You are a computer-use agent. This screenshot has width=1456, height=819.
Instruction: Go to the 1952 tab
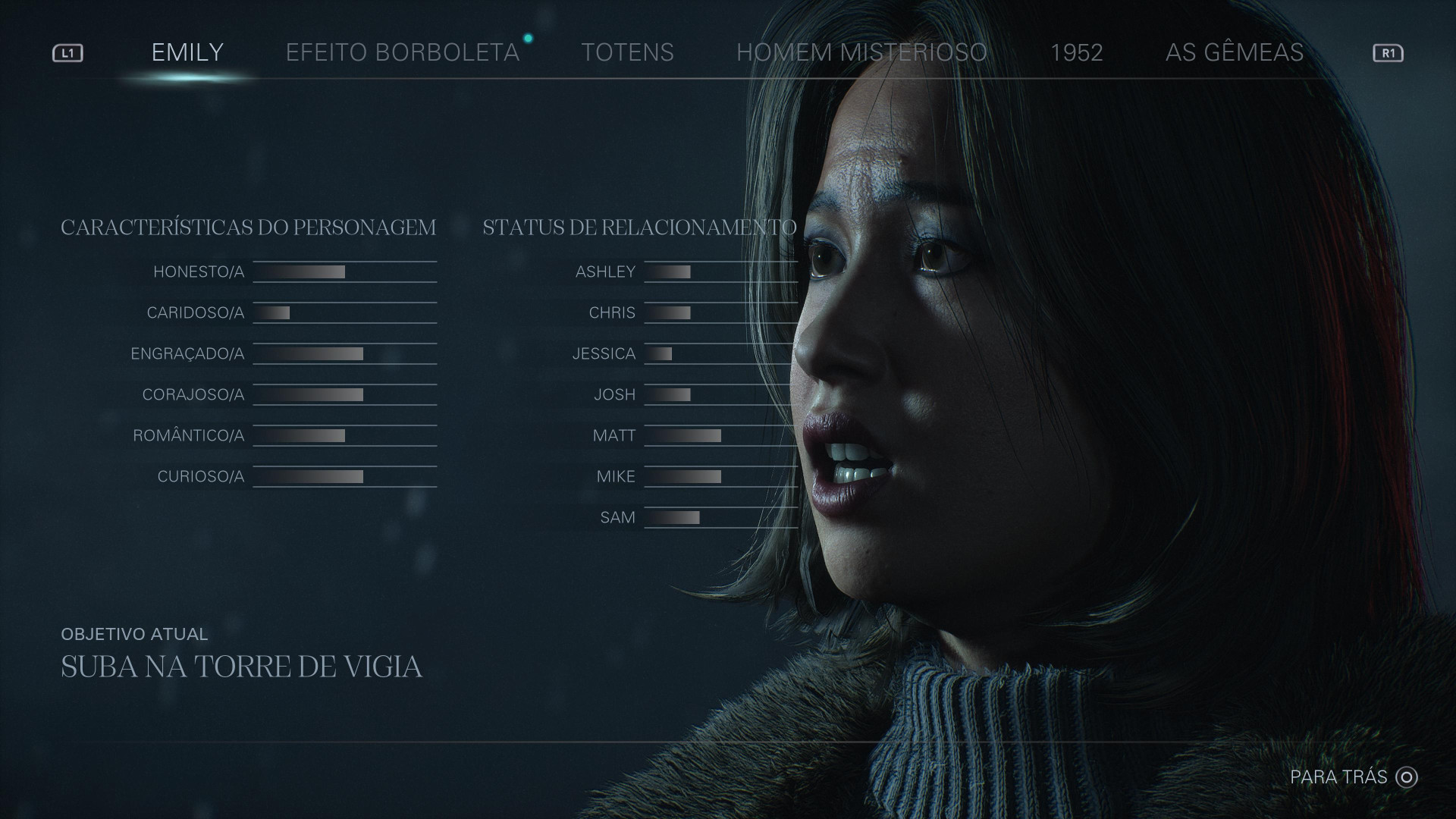point(1076,52)
